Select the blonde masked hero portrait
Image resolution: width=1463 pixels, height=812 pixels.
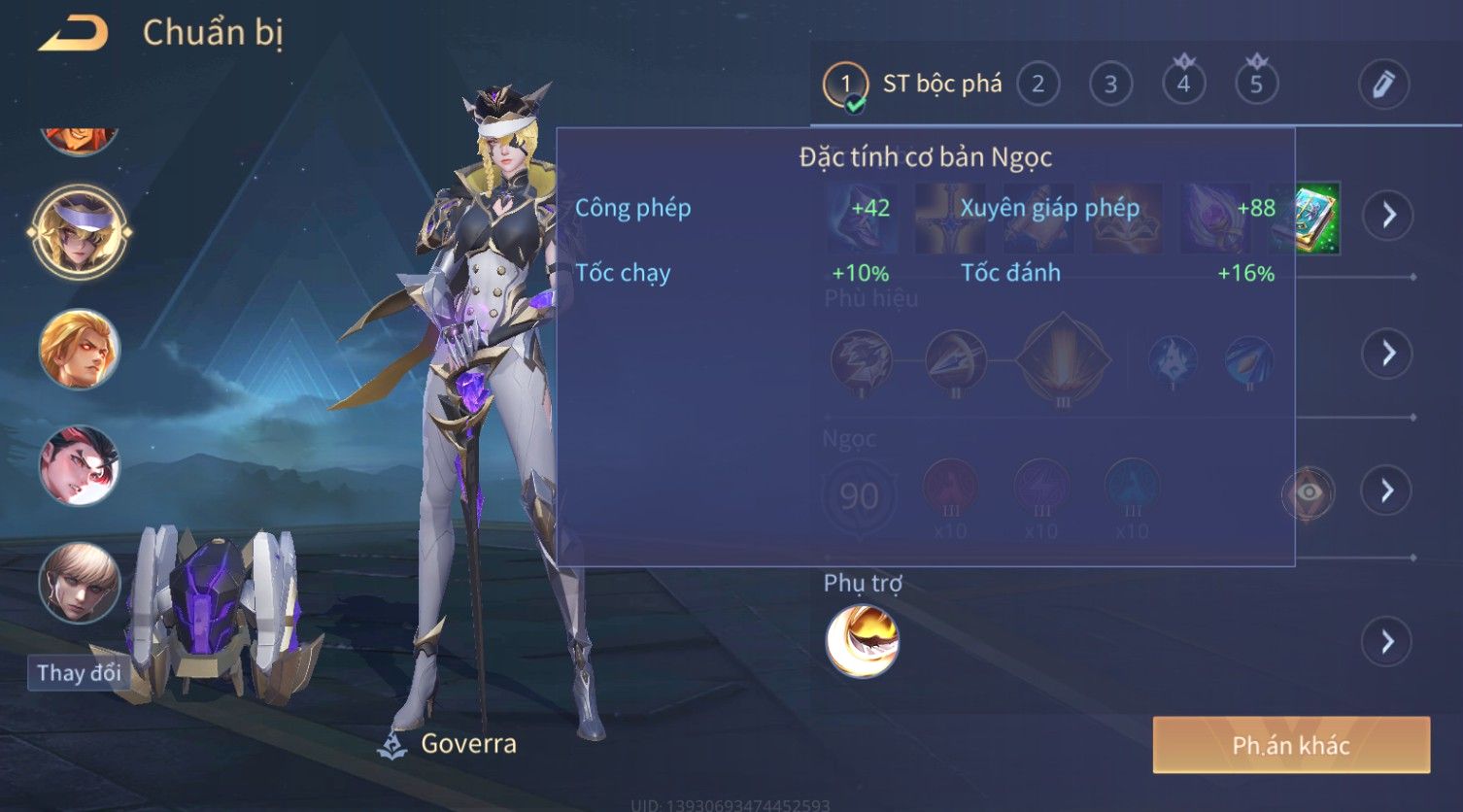pos(80,232)
